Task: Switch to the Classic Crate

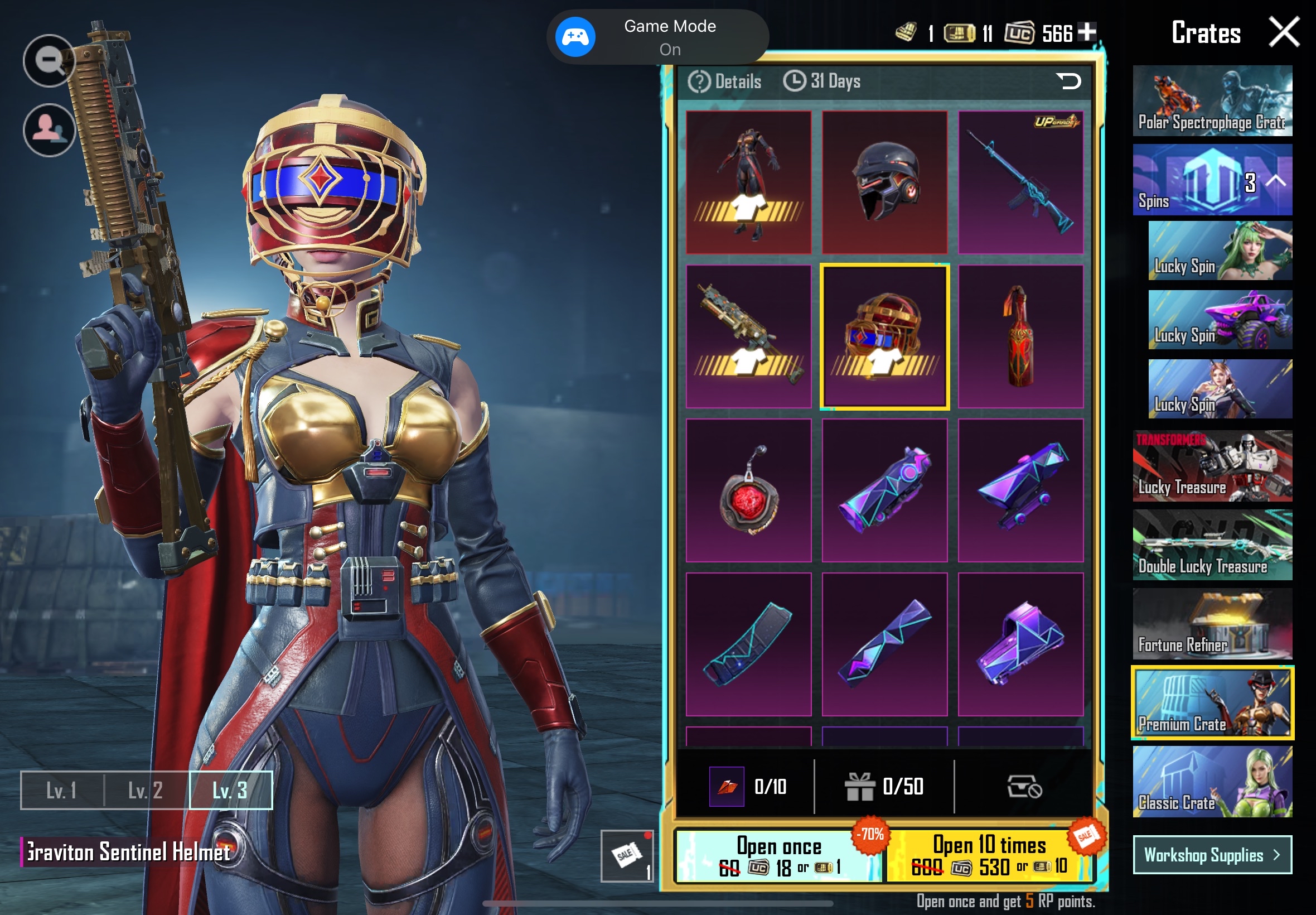Action: pyautogui.click(x=1212, y=782)
